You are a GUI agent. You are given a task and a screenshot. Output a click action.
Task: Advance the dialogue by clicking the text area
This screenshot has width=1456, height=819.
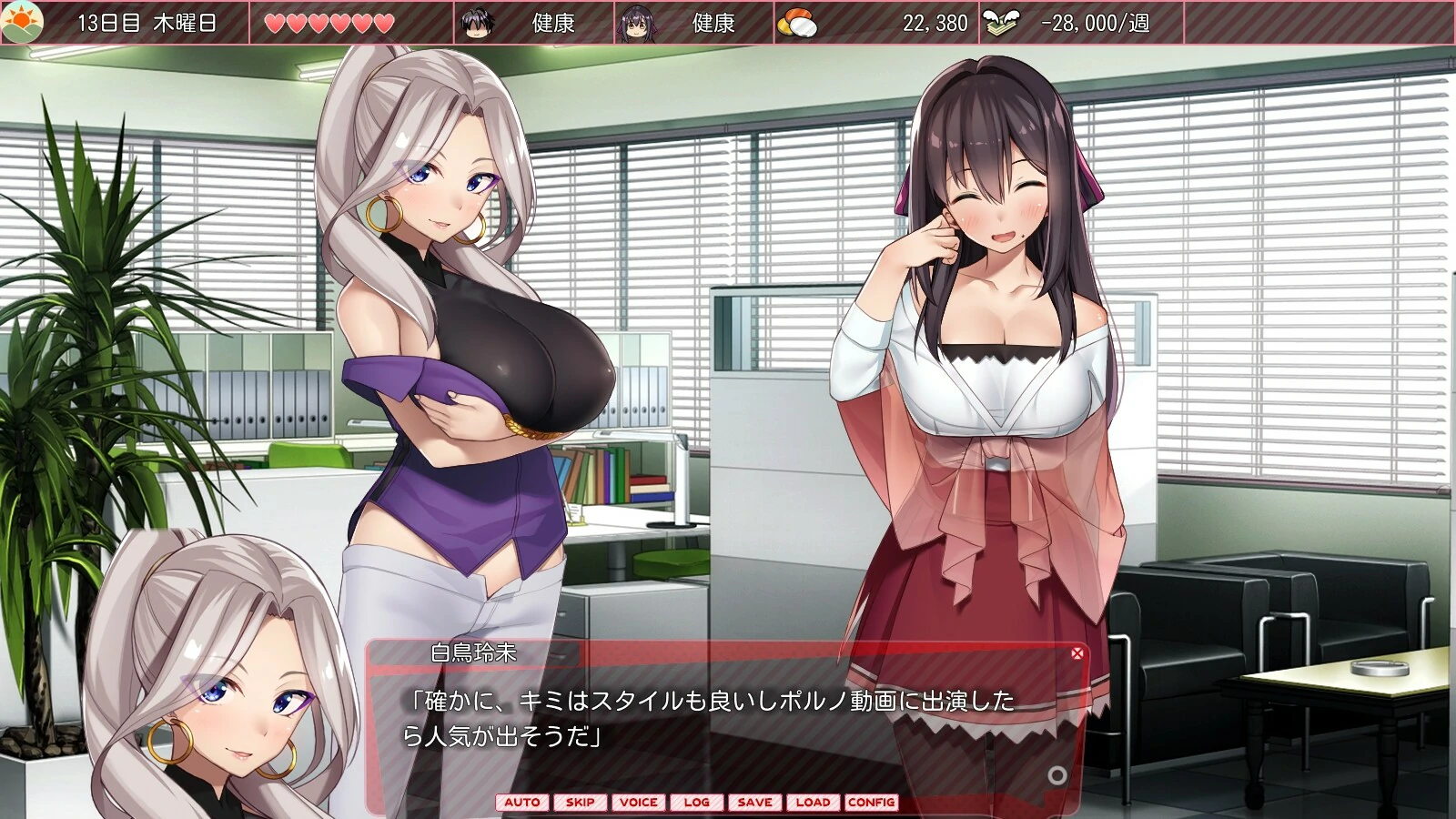719,719
